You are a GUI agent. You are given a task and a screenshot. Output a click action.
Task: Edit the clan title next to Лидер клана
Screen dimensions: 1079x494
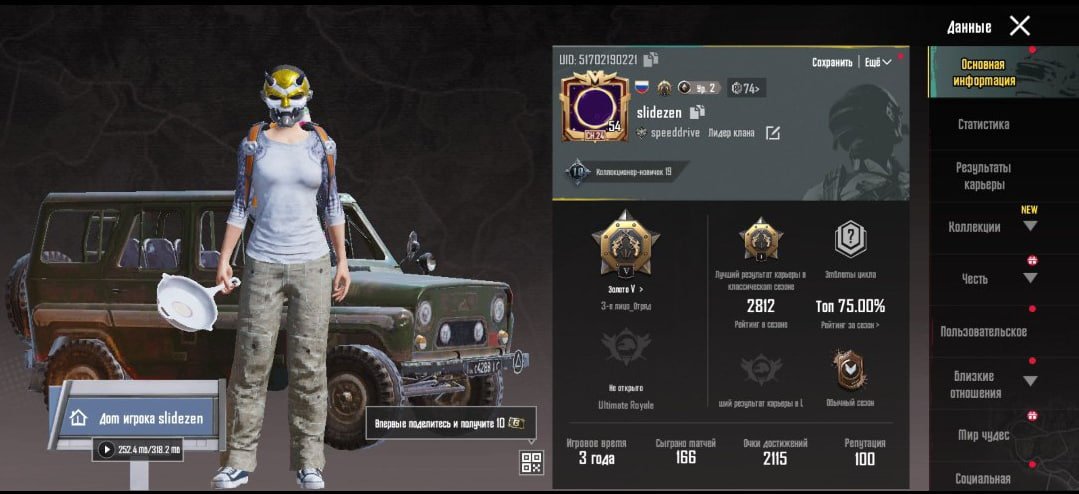tap(772, 133)
